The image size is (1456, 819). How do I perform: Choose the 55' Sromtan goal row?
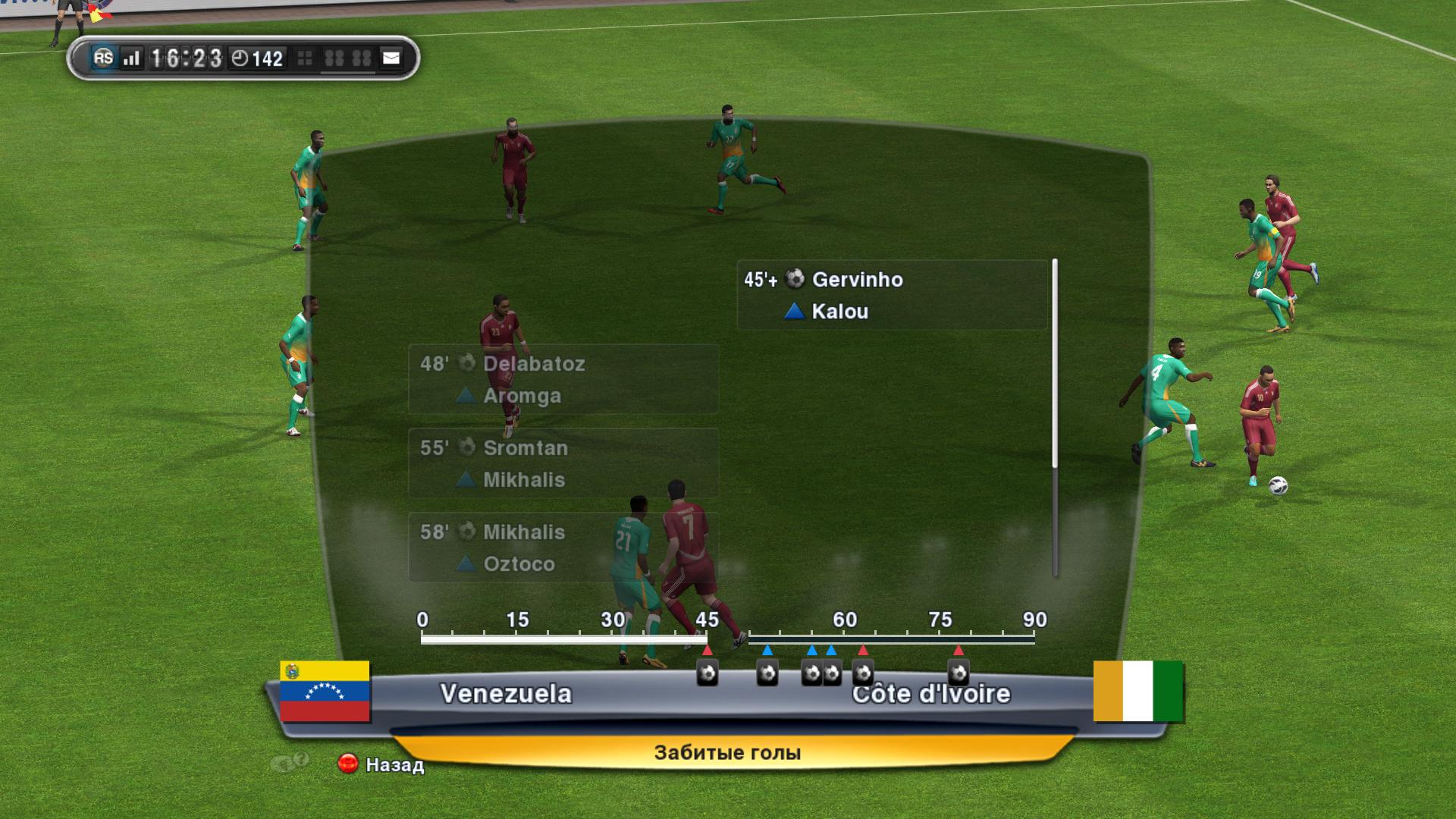(563, 463)
